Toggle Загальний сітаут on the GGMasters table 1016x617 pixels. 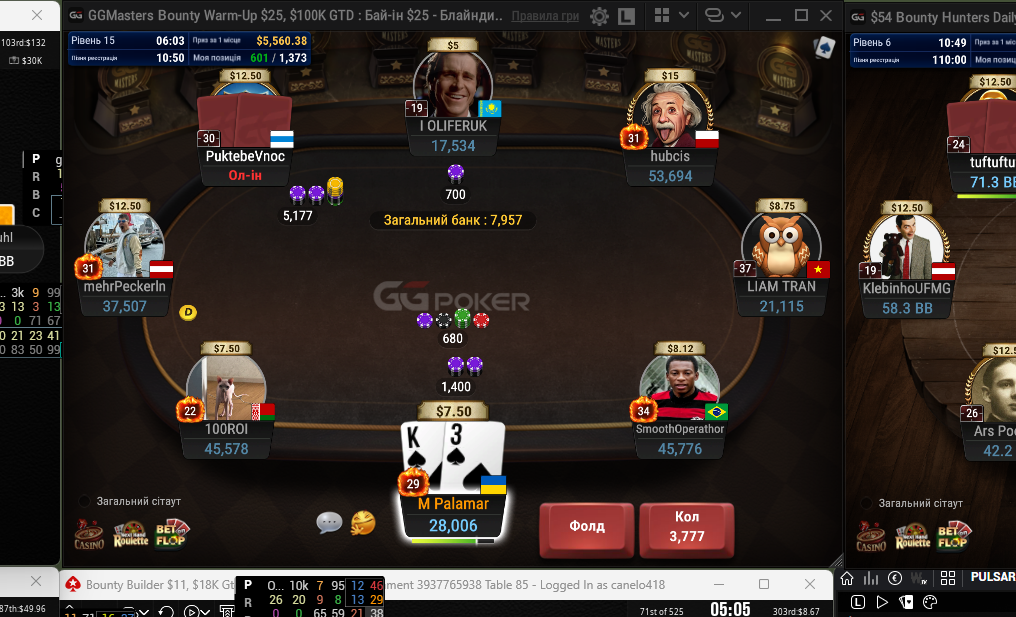(85, 501)
